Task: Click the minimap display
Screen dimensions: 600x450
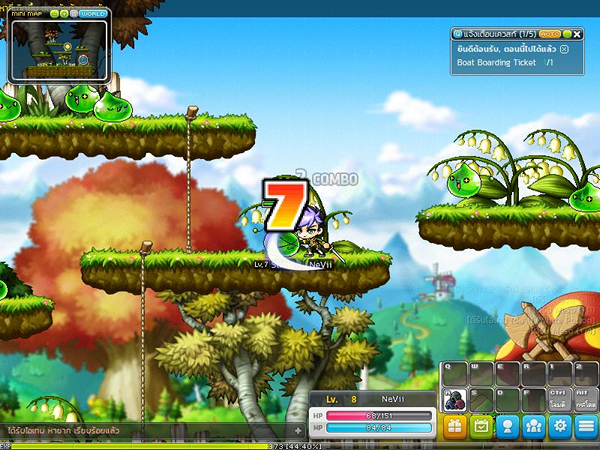Action: (x=57, y=50)
